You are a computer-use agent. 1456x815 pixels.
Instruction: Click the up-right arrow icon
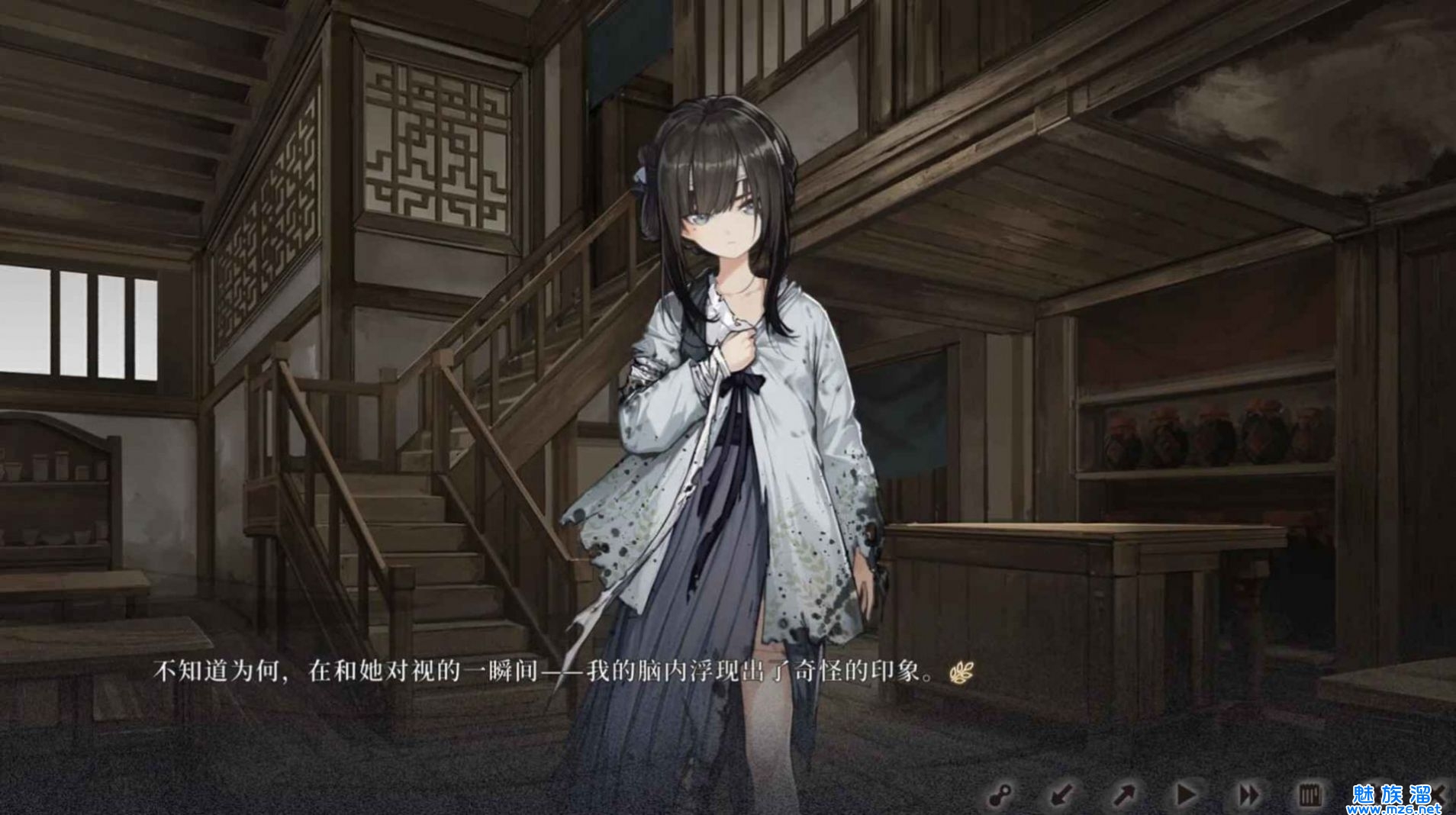click(1124, 795)
